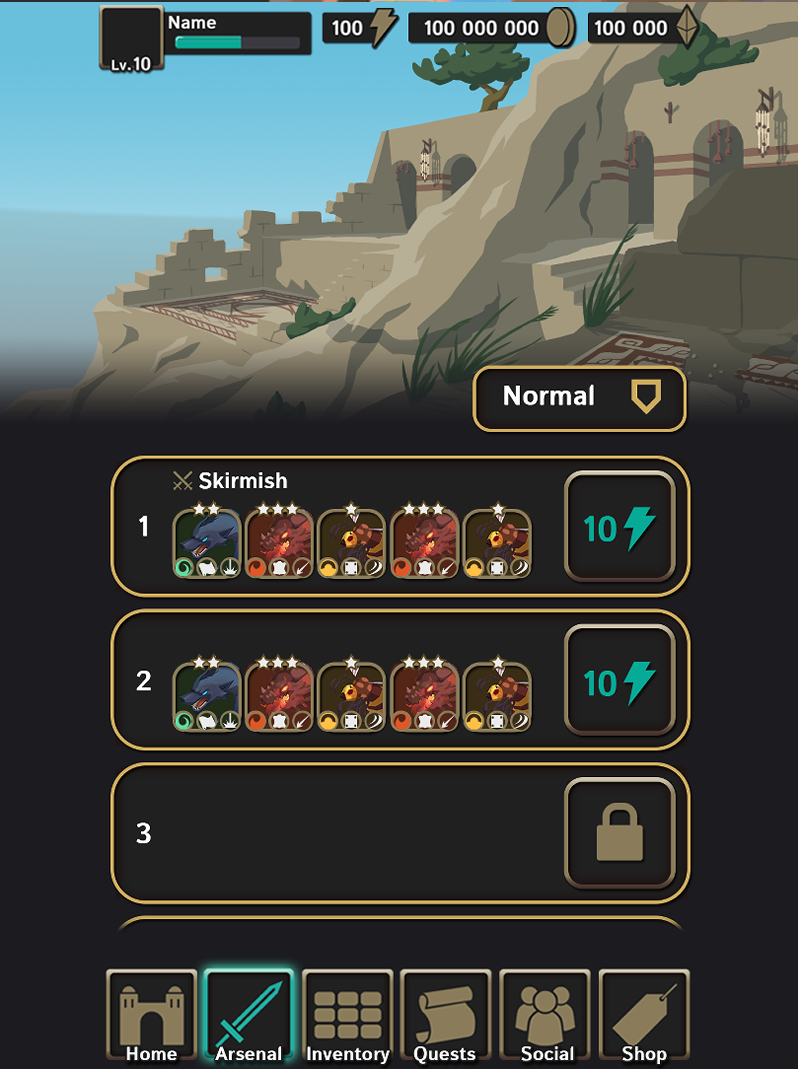The height and width of the screenshot is (1069, 798).
Task: Select the energy counter with lightning bolt
Action: pos(360,28)
